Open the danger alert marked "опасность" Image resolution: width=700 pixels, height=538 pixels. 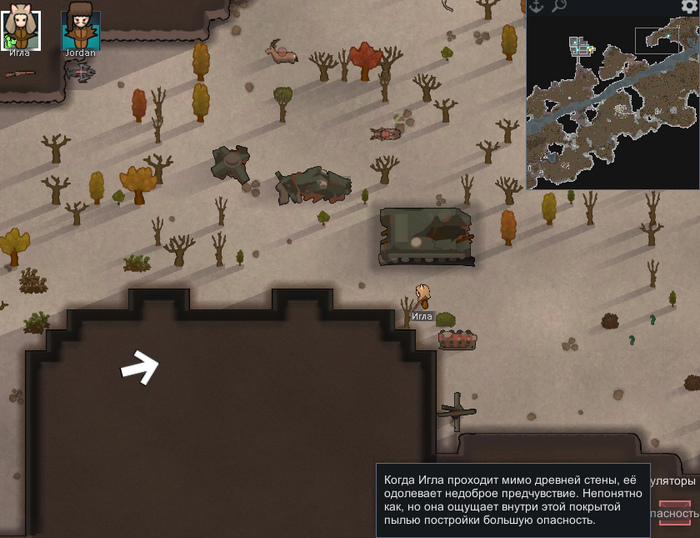click(676, 513)
